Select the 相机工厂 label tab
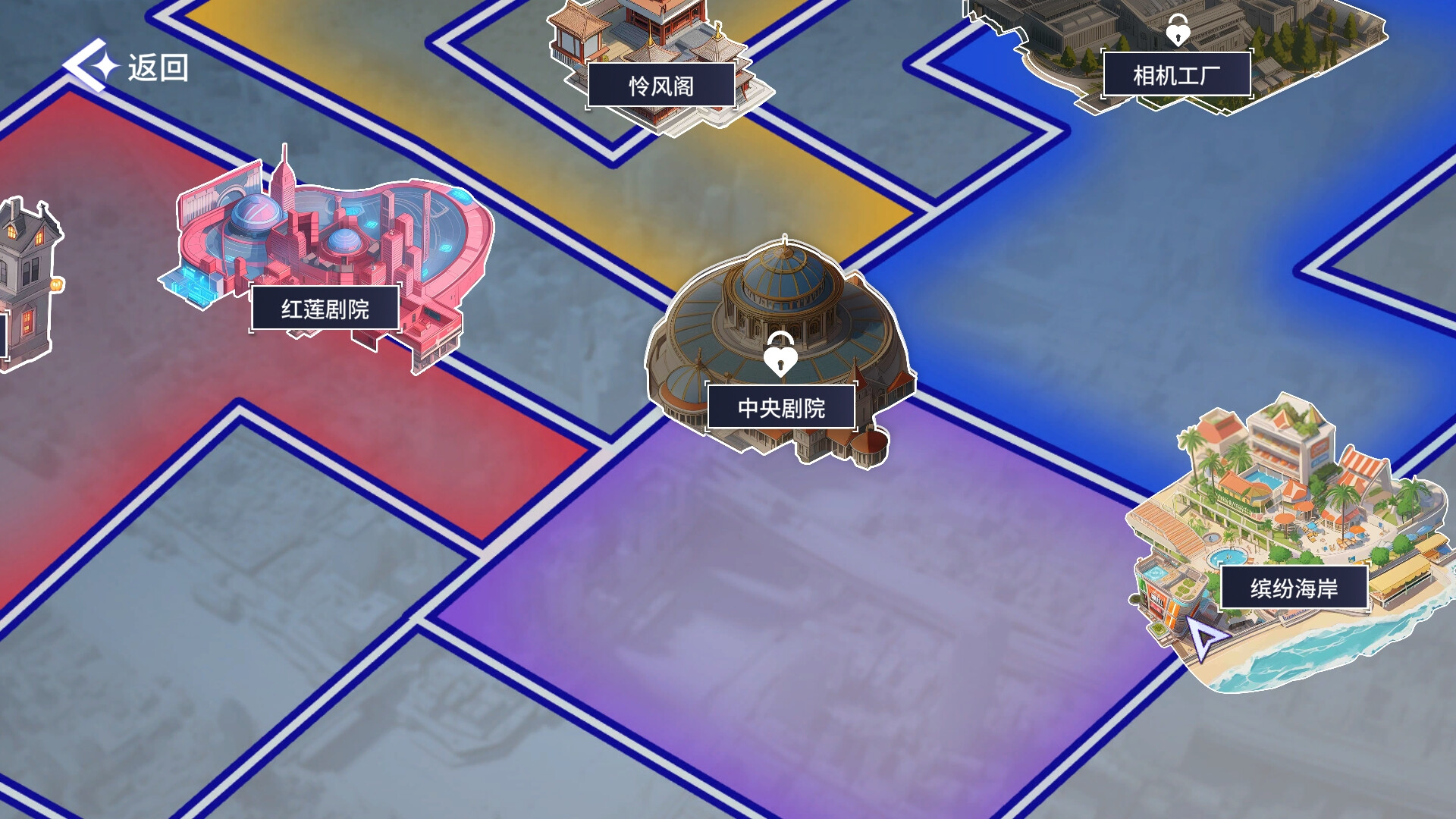This screenshot has height=819, width=1456. click(1178, 74)
